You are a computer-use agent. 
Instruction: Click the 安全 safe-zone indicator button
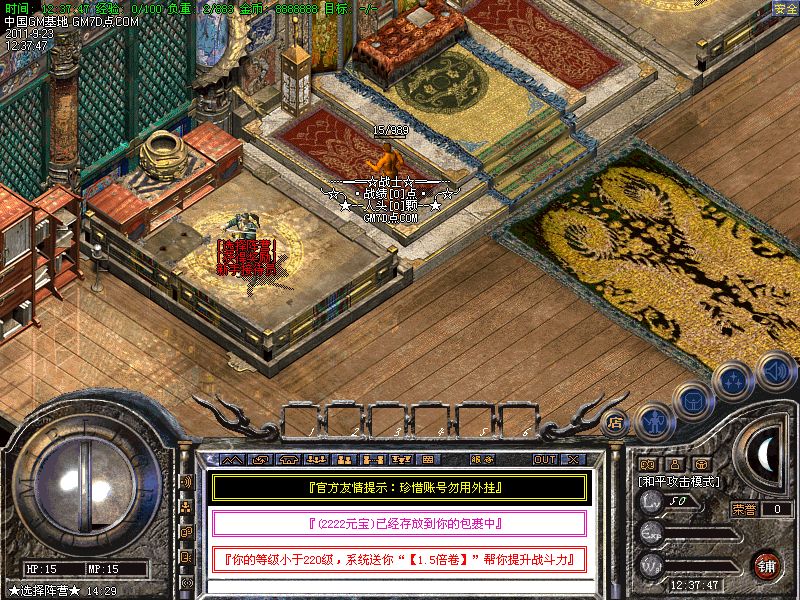786,9
